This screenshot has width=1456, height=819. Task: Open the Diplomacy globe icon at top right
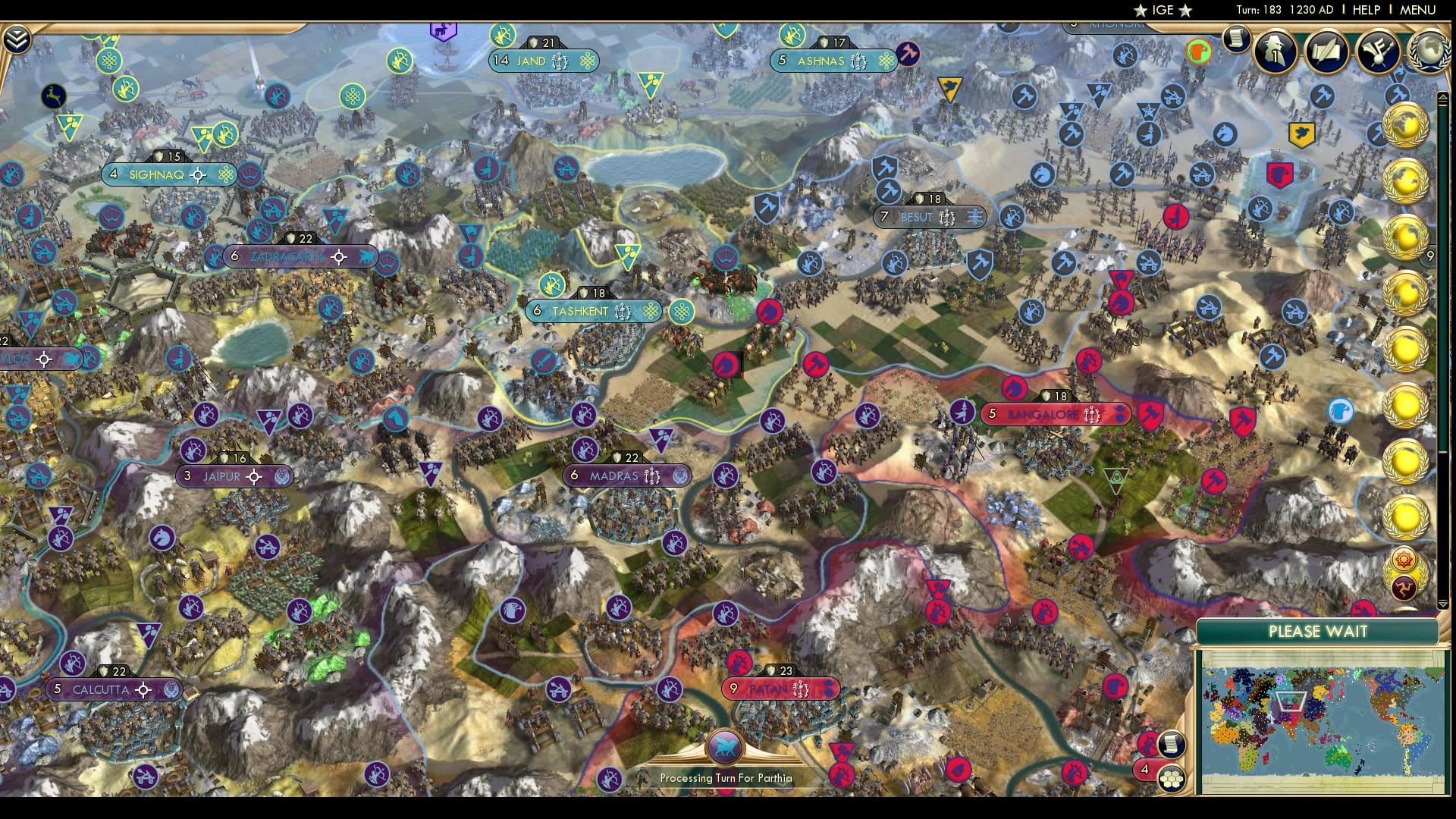pyautogui.click(x=1429, y=52)
